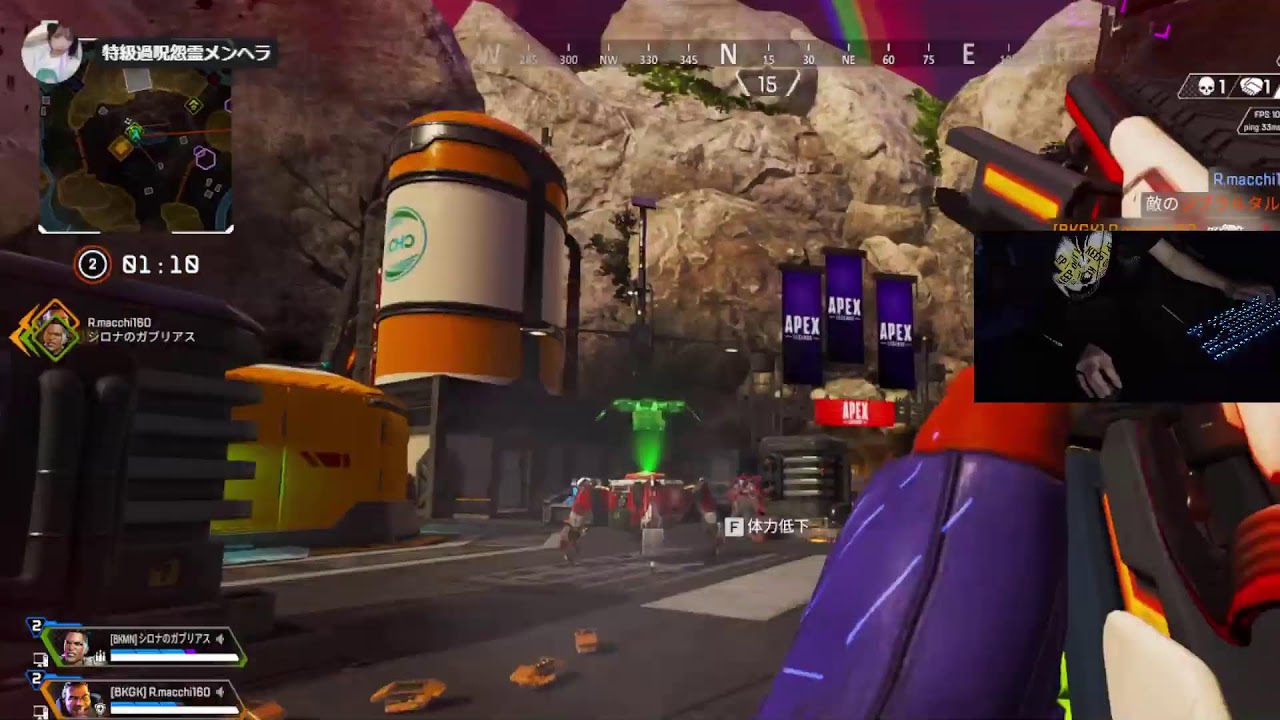Choose the シロナのガブリアス squad portrait

pyautogui.click(x=77, y=646)
